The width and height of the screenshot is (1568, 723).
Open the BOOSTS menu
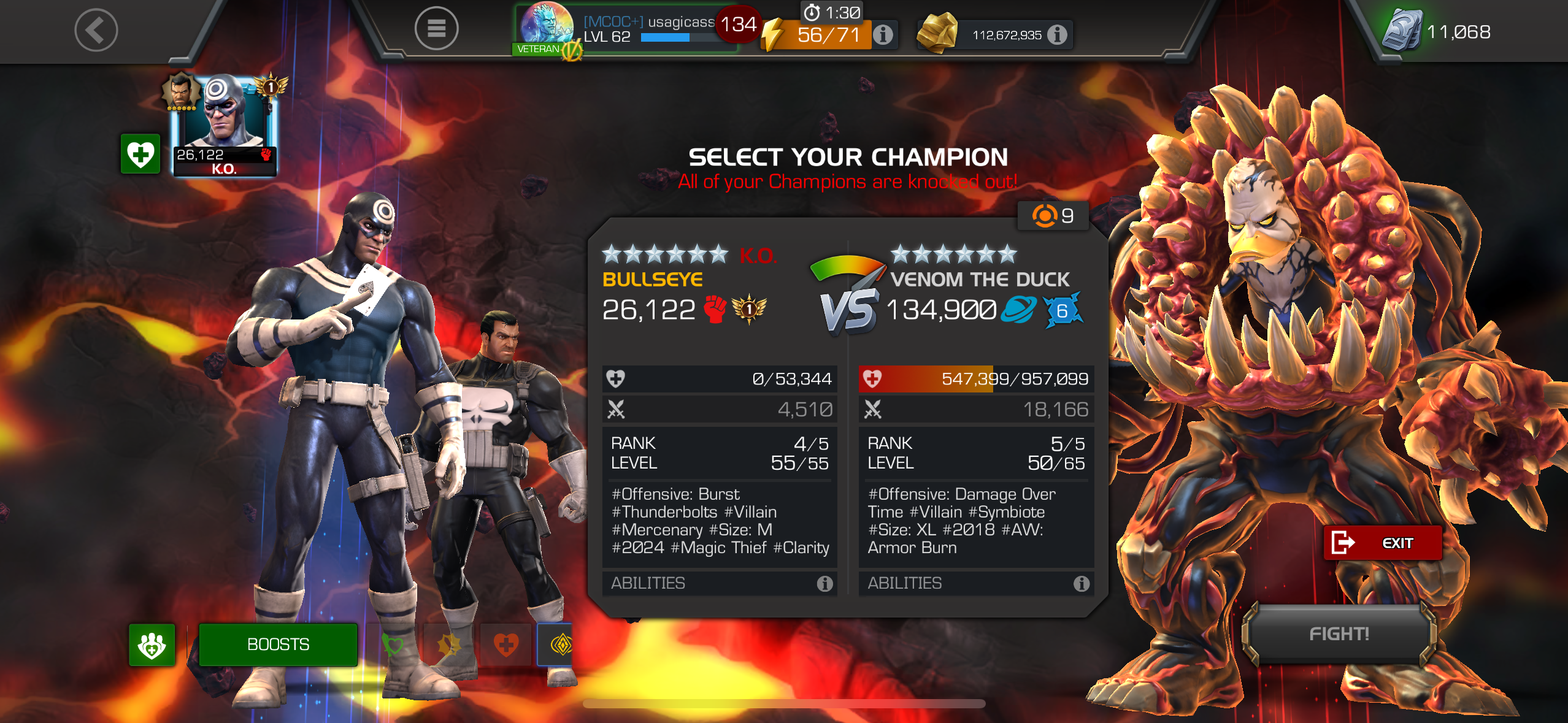tap(278, 645)
